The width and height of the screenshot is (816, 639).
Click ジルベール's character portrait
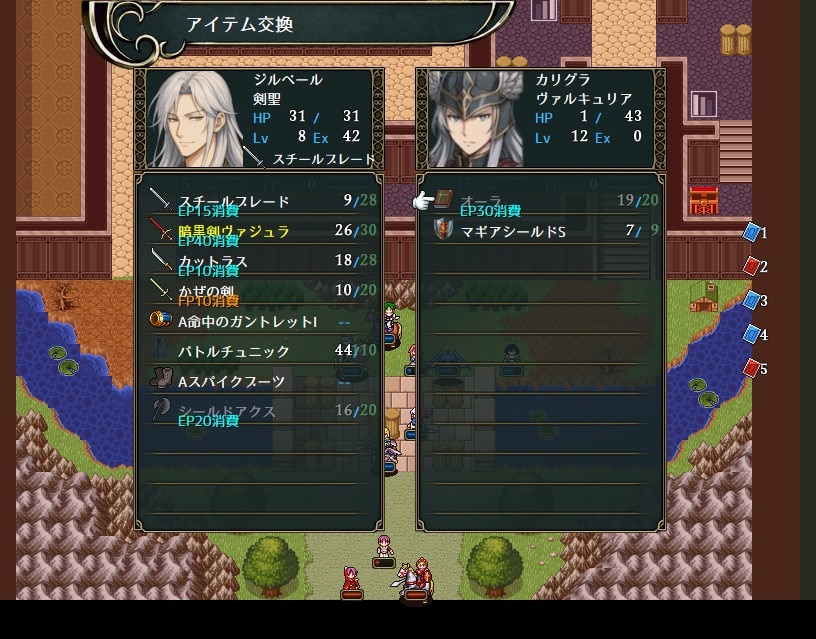[191, 118]
